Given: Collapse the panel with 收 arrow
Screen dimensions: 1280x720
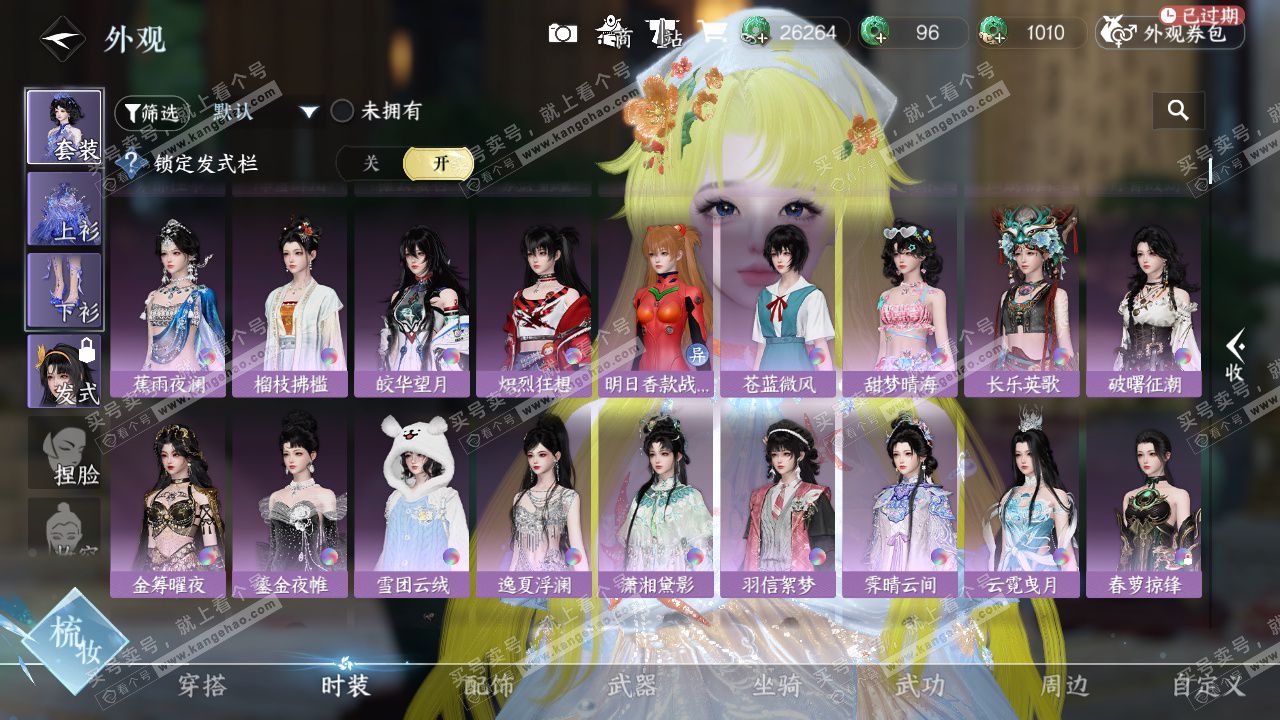Looking at the screenshot, I should click(x=1234, y=356).
